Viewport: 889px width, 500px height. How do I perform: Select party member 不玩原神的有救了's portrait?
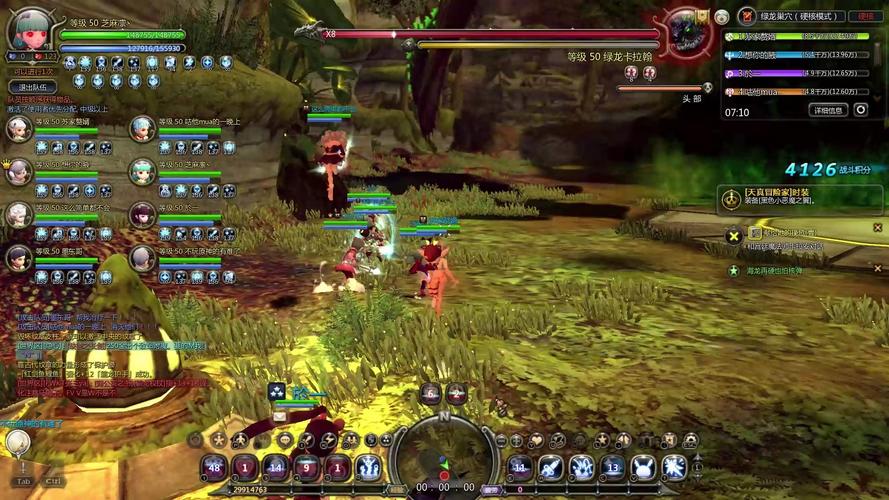tap(143, 258)
